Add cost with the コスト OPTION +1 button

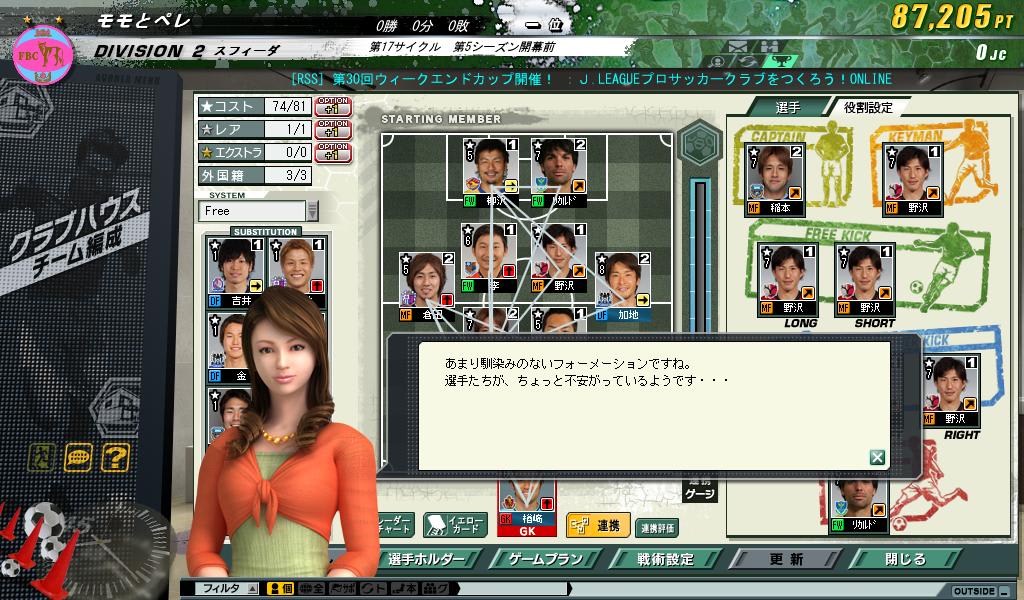point(332,105)
